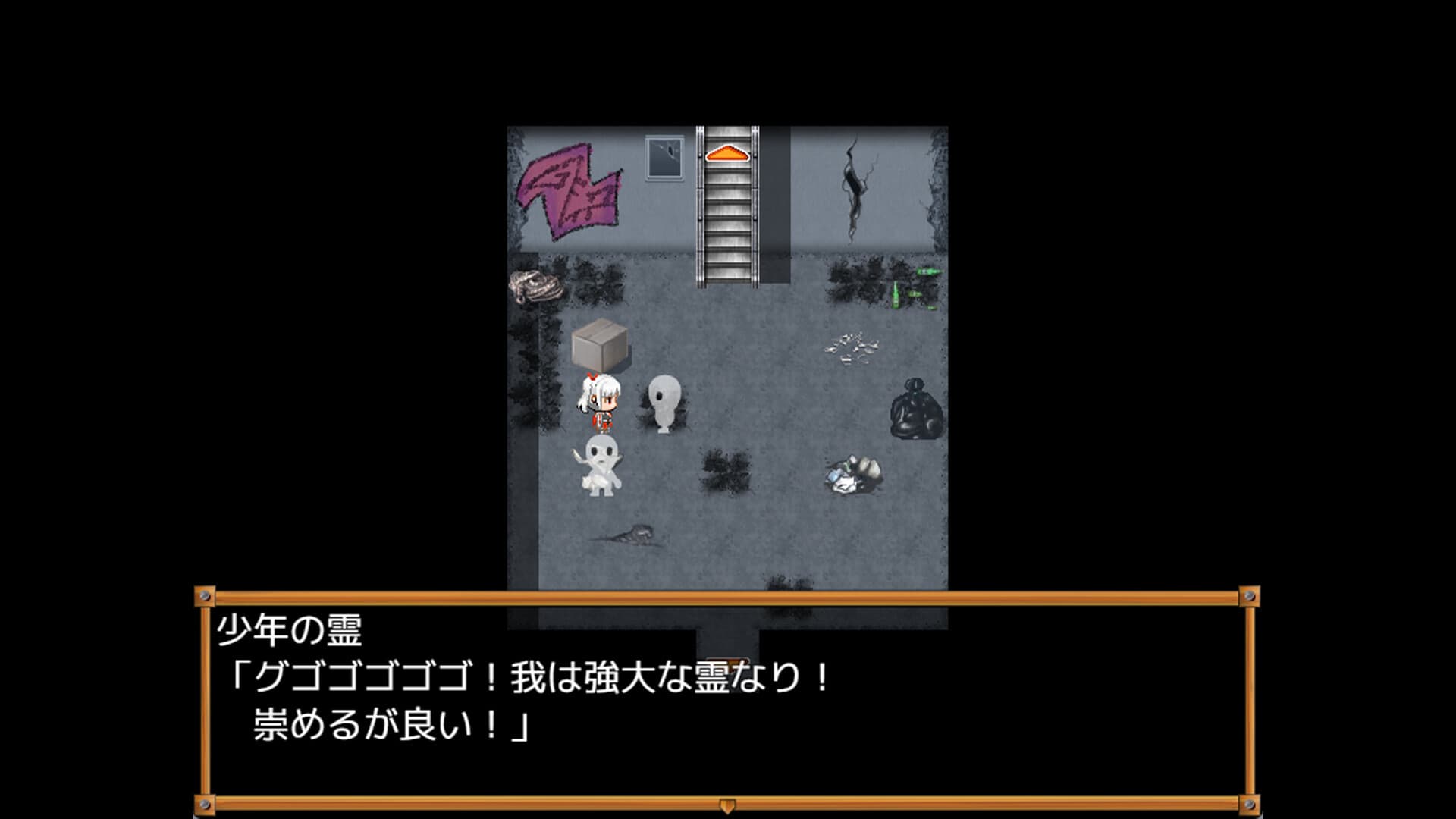Click the orange arrow marker above the ladder
Viewport: 1456px width, 819px height.
coord(726,154)
